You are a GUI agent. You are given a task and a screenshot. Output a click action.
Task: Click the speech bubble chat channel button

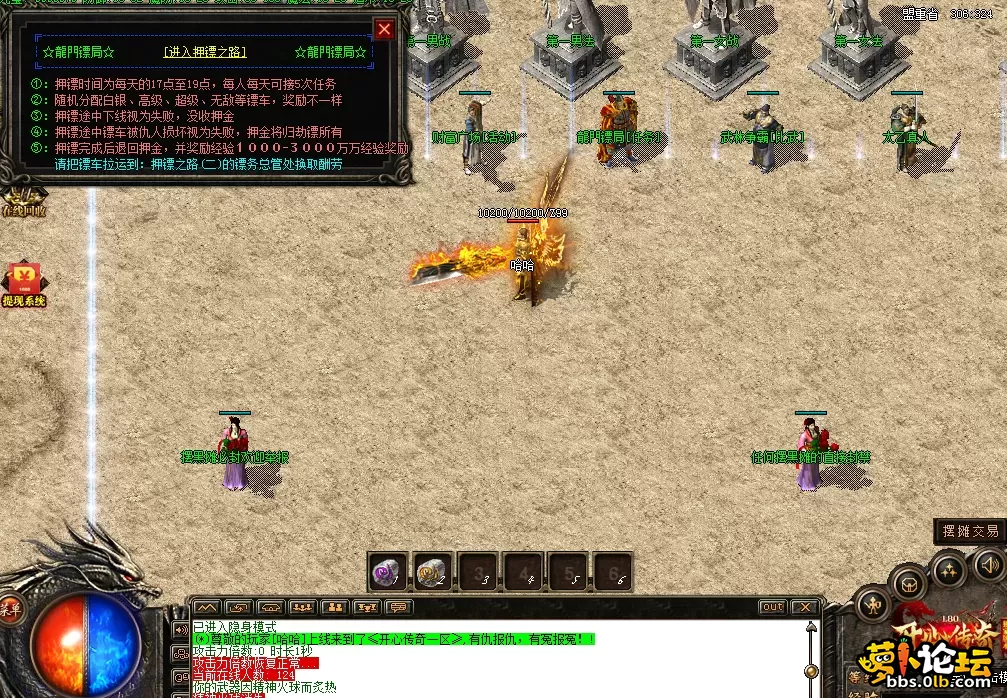(399, 607)
